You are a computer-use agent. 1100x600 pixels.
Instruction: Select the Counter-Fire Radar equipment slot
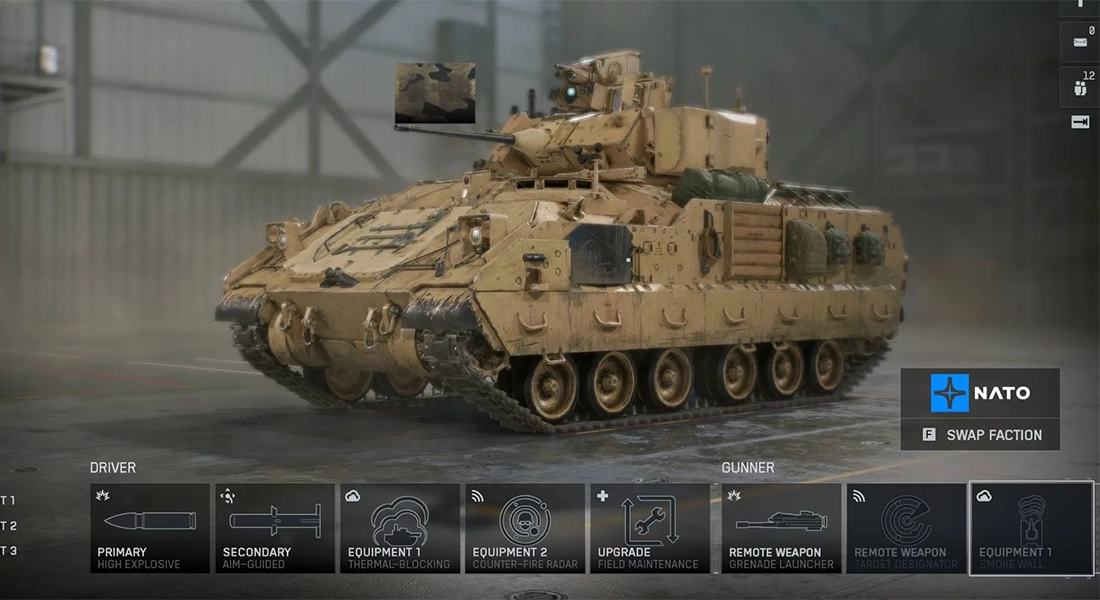(525, 528)
